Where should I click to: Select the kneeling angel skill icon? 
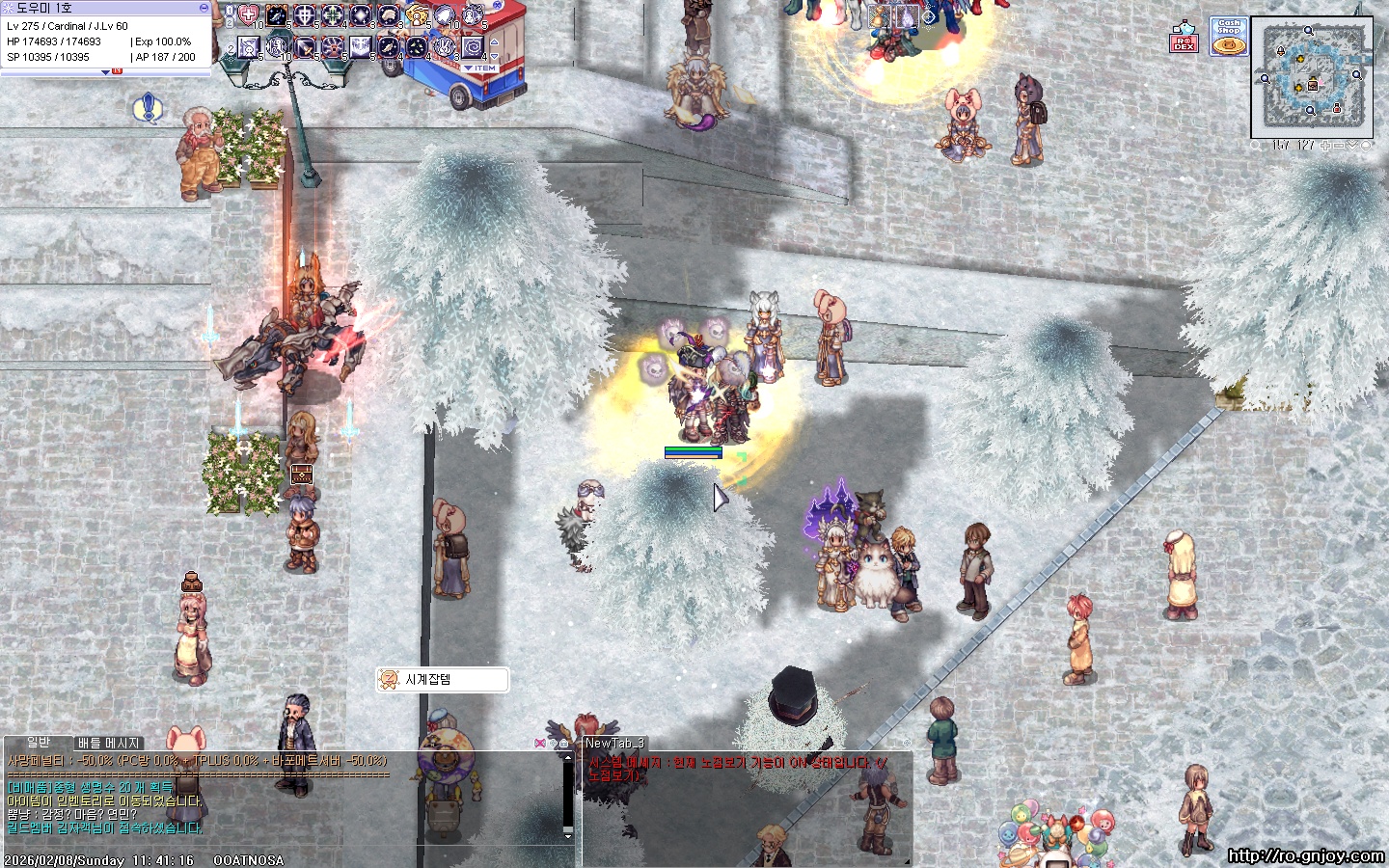point(417,16)
